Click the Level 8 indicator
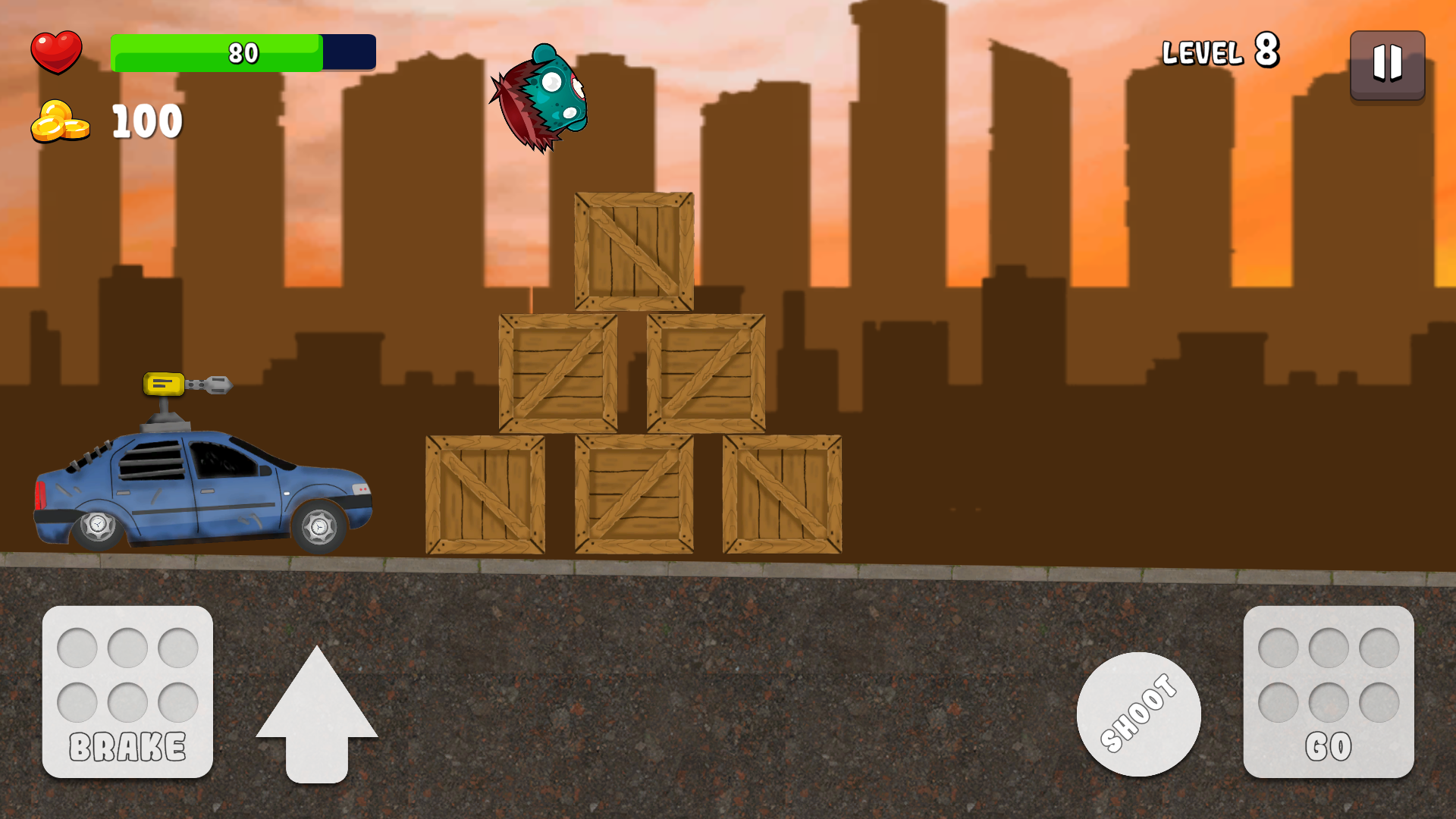The image size is (1456, 819). 1221,52
